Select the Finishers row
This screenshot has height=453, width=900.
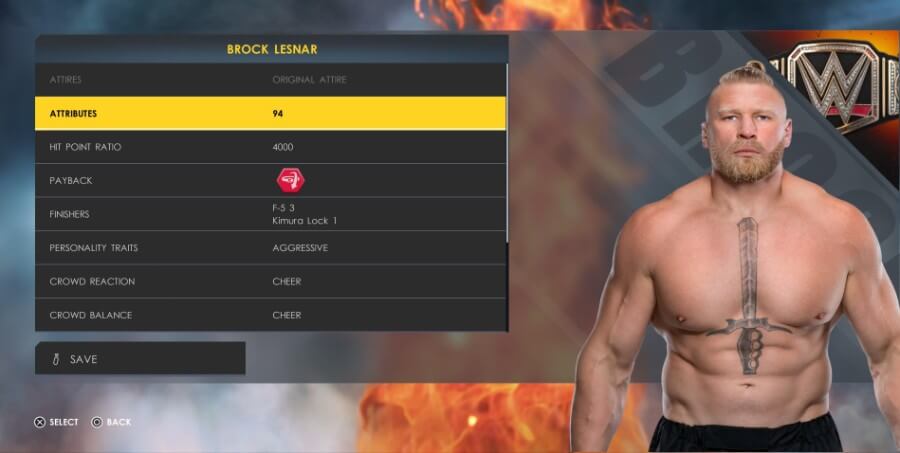coord(270,214)
